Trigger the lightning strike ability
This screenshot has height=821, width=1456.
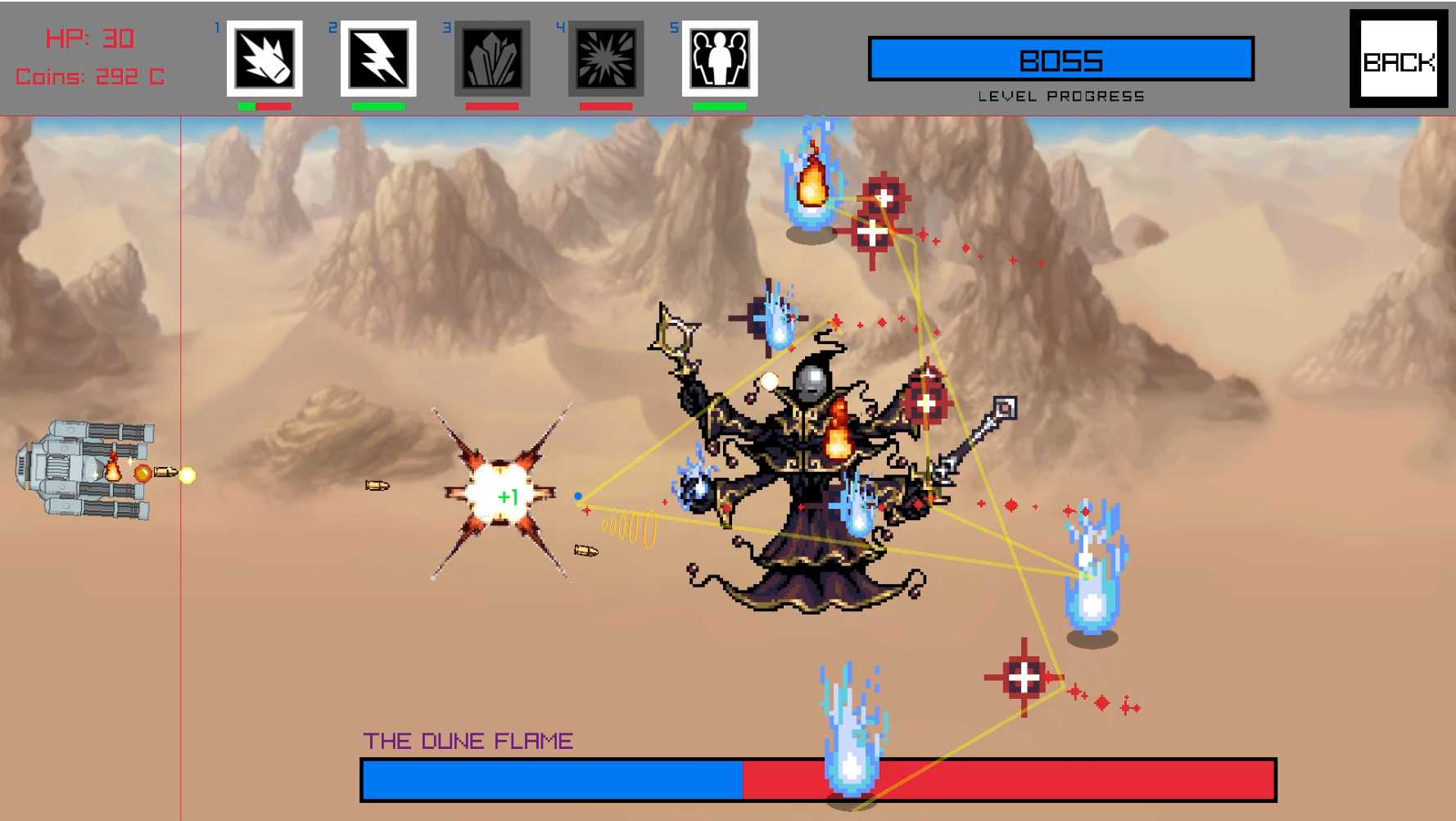coord(378,58)
